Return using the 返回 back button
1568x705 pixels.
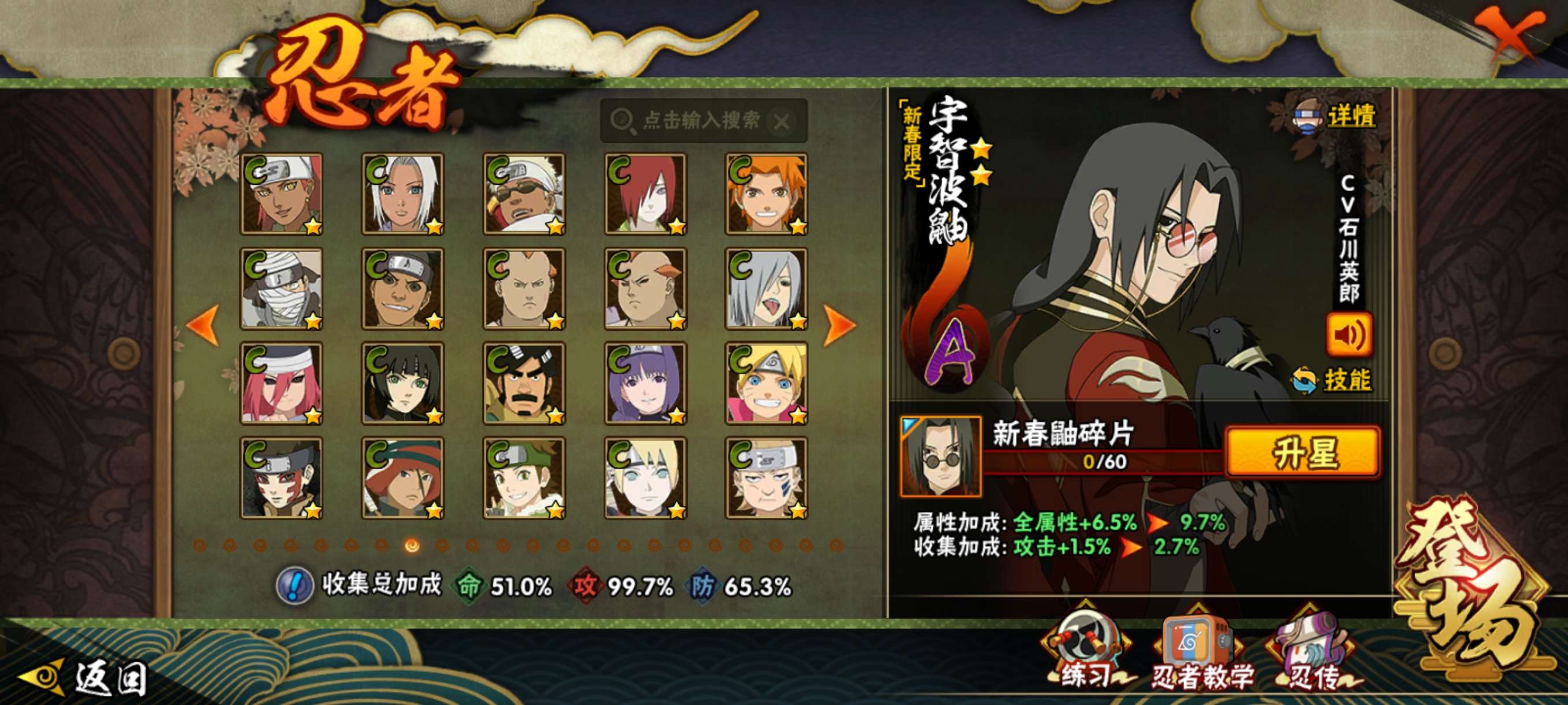tap(85, 678)
